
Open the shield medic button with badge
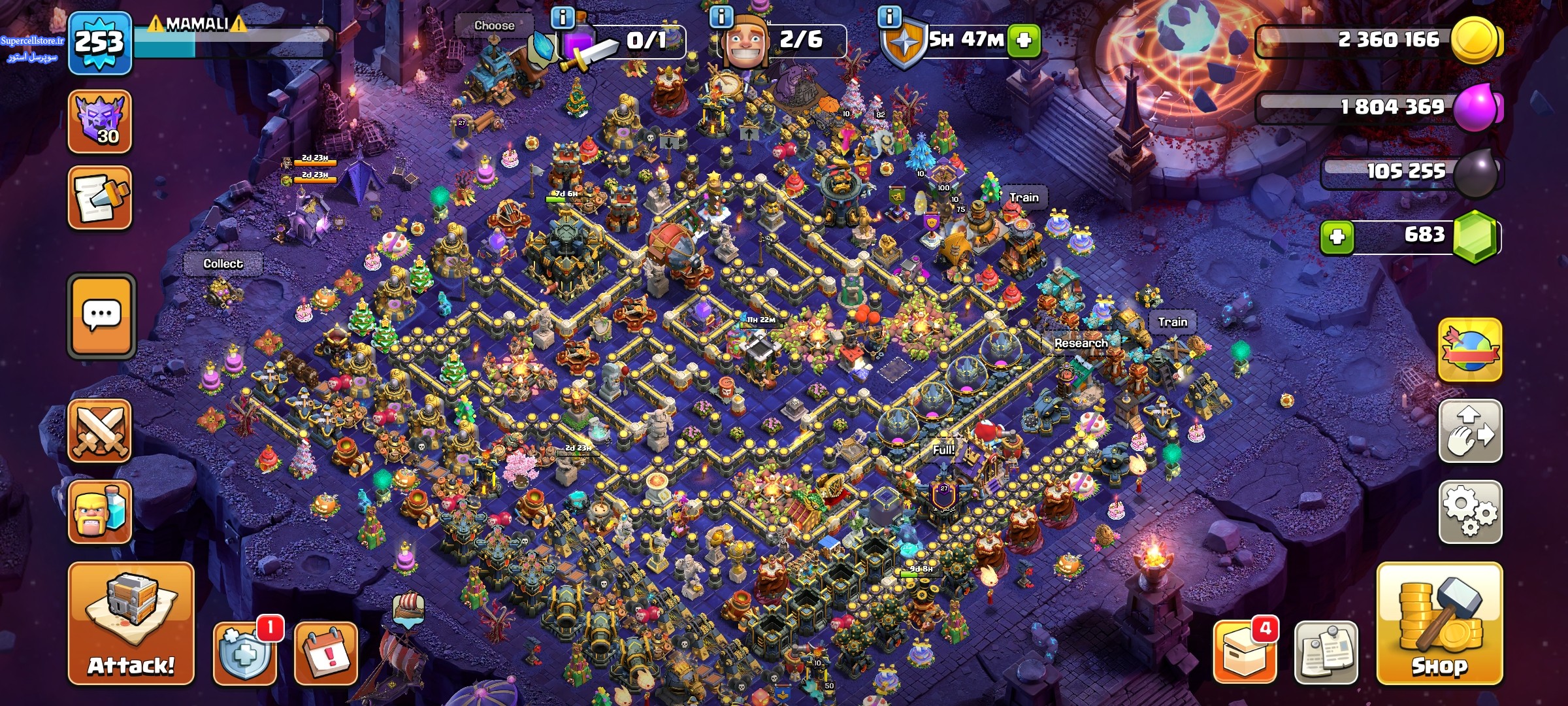pos(245,653)
